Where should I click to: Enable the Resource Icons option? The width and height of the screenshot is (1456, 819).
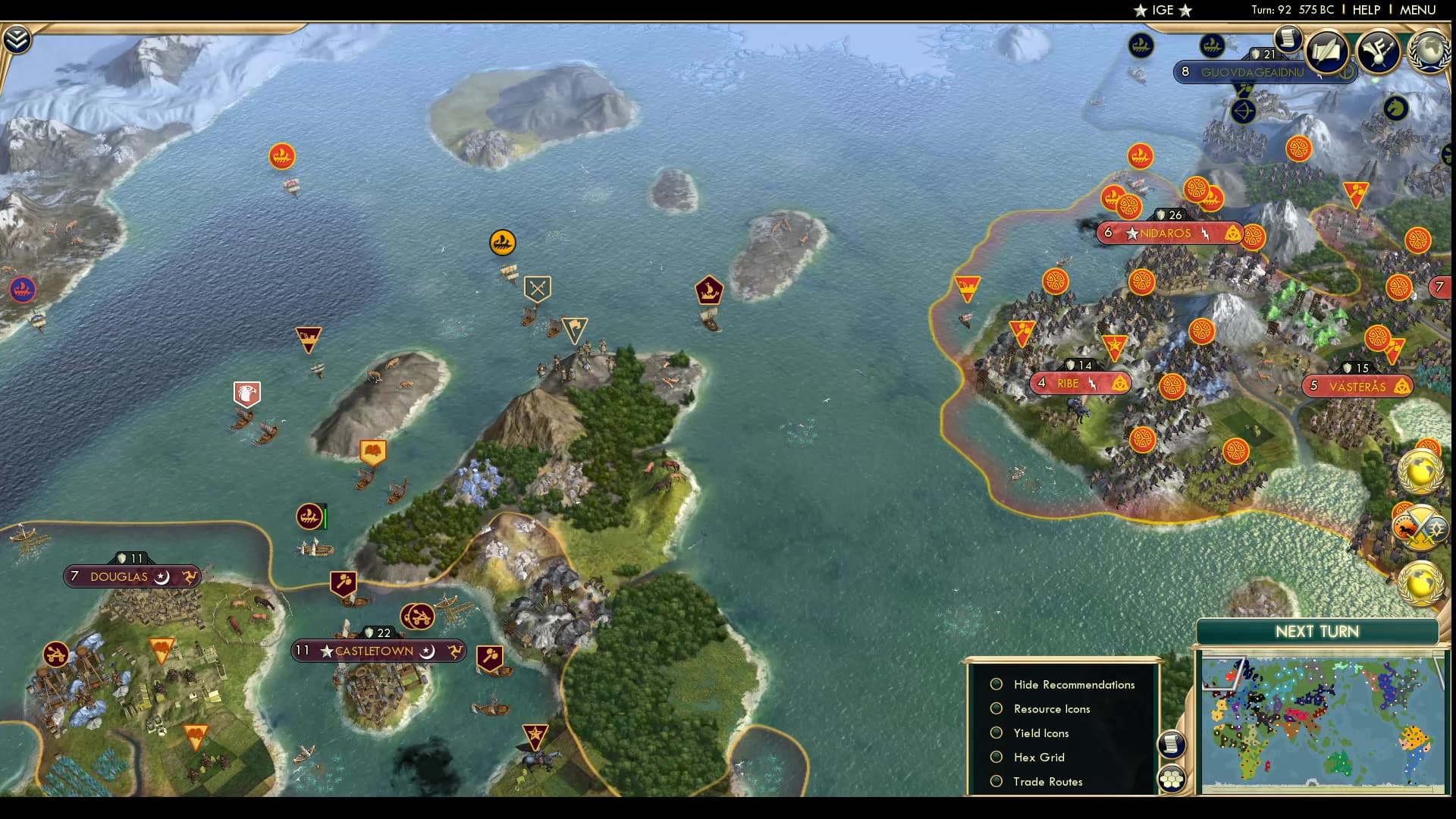(x=996, y=708)
